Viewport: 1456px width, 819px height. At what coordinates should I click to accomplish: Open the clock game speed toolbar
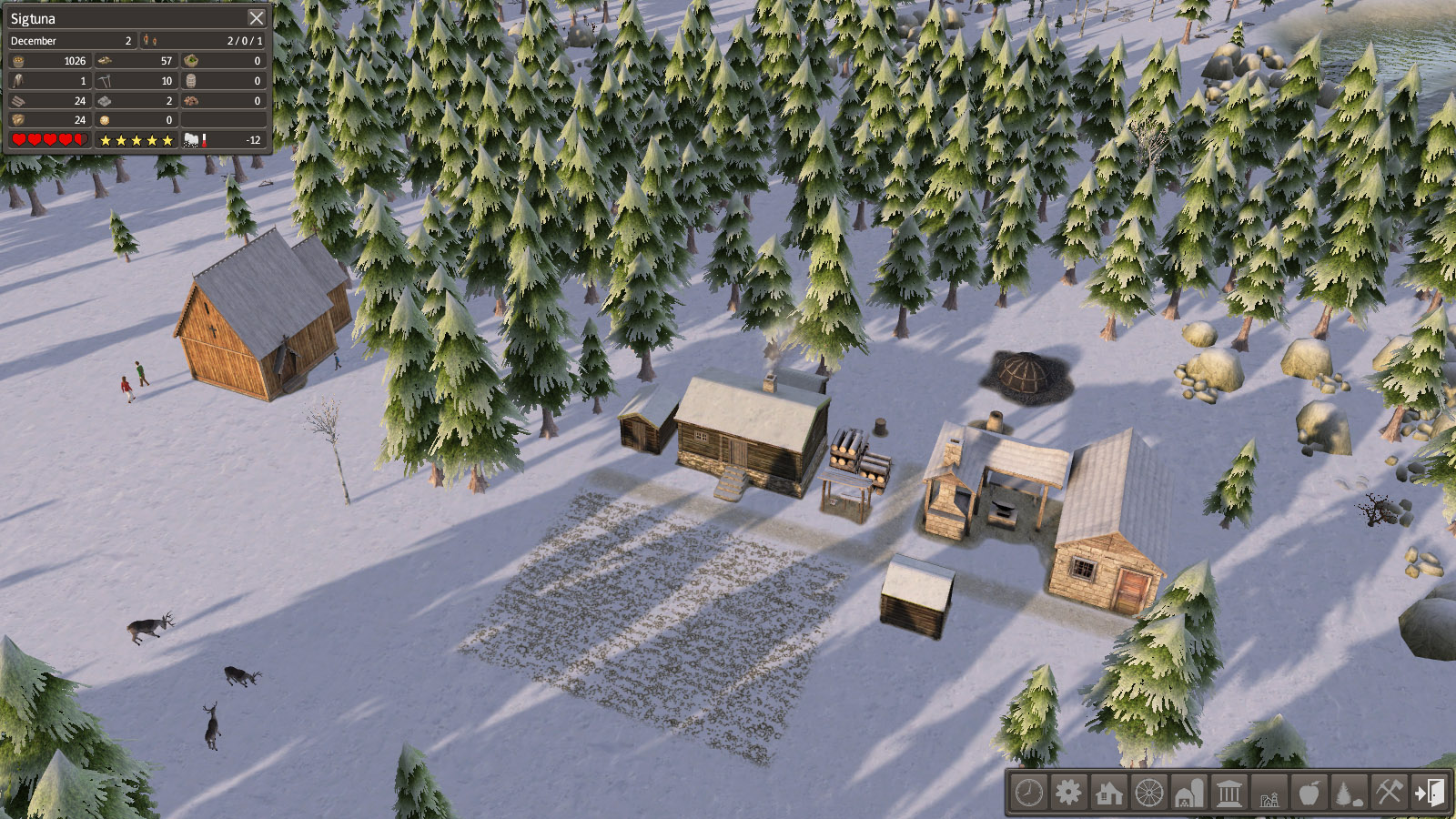tap(1029, 793)
